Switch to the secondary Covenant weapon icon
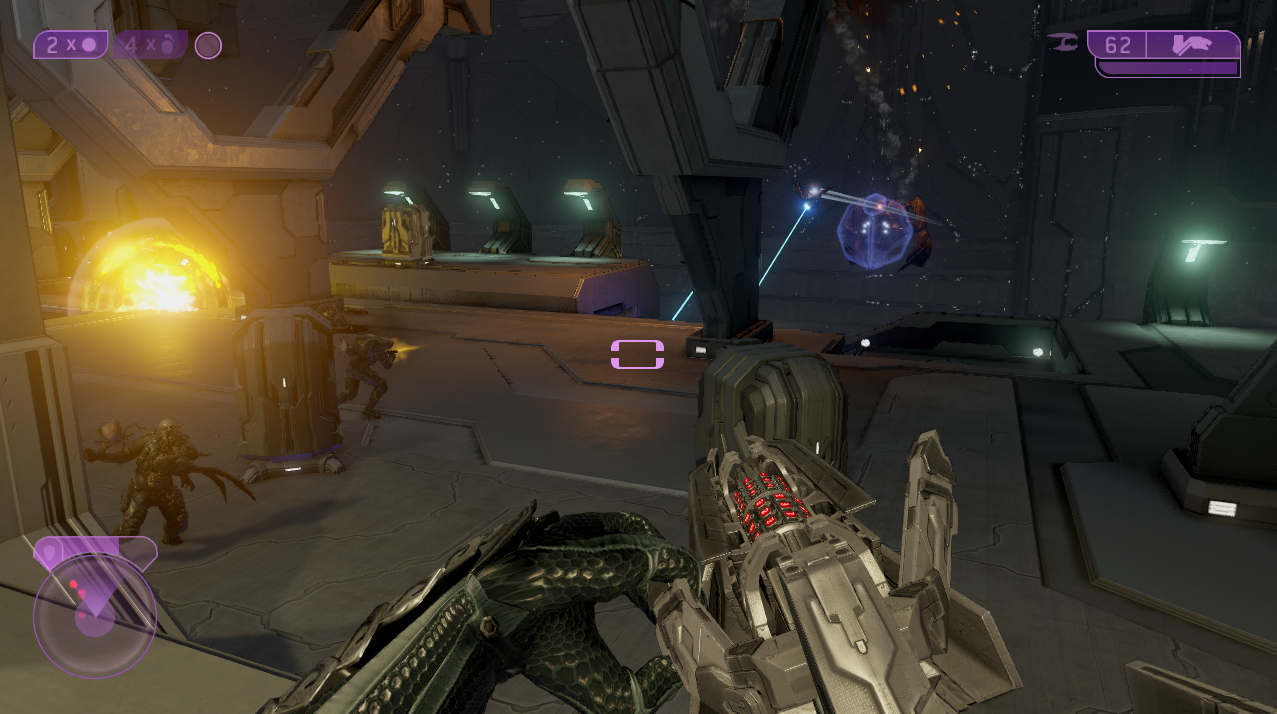Viewport: 1277px width, 714px height. (x=1063, y=42)
